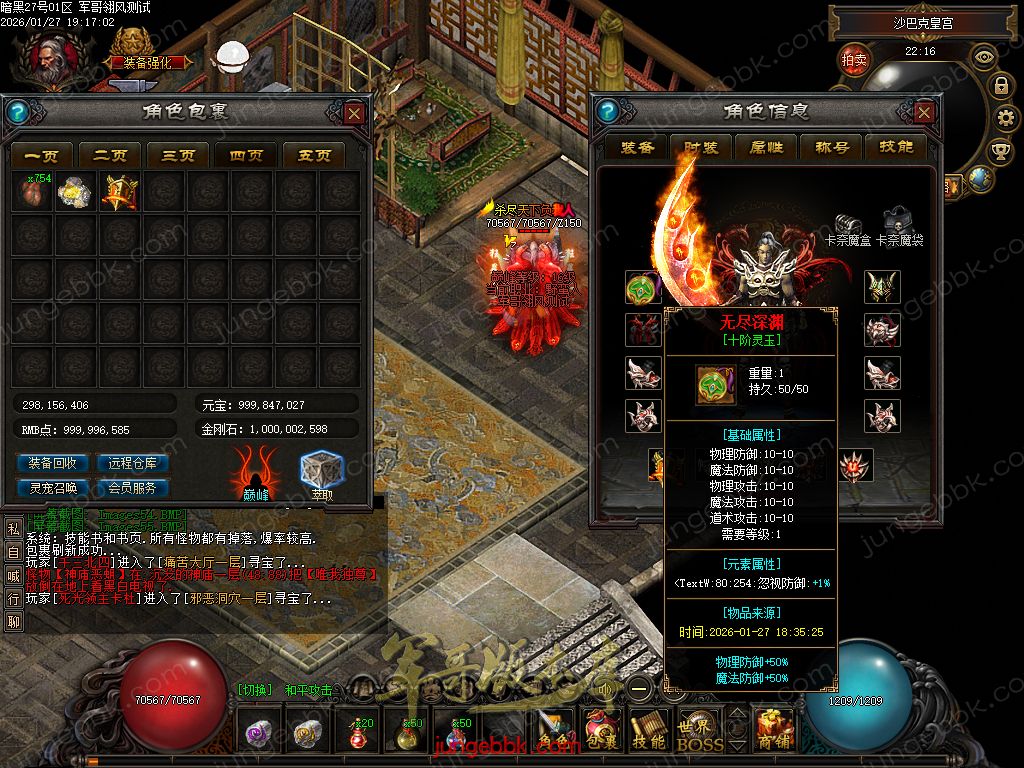Close the 角色包裹 inventory window
This screenshot has height=768, width=1024.
354,113
